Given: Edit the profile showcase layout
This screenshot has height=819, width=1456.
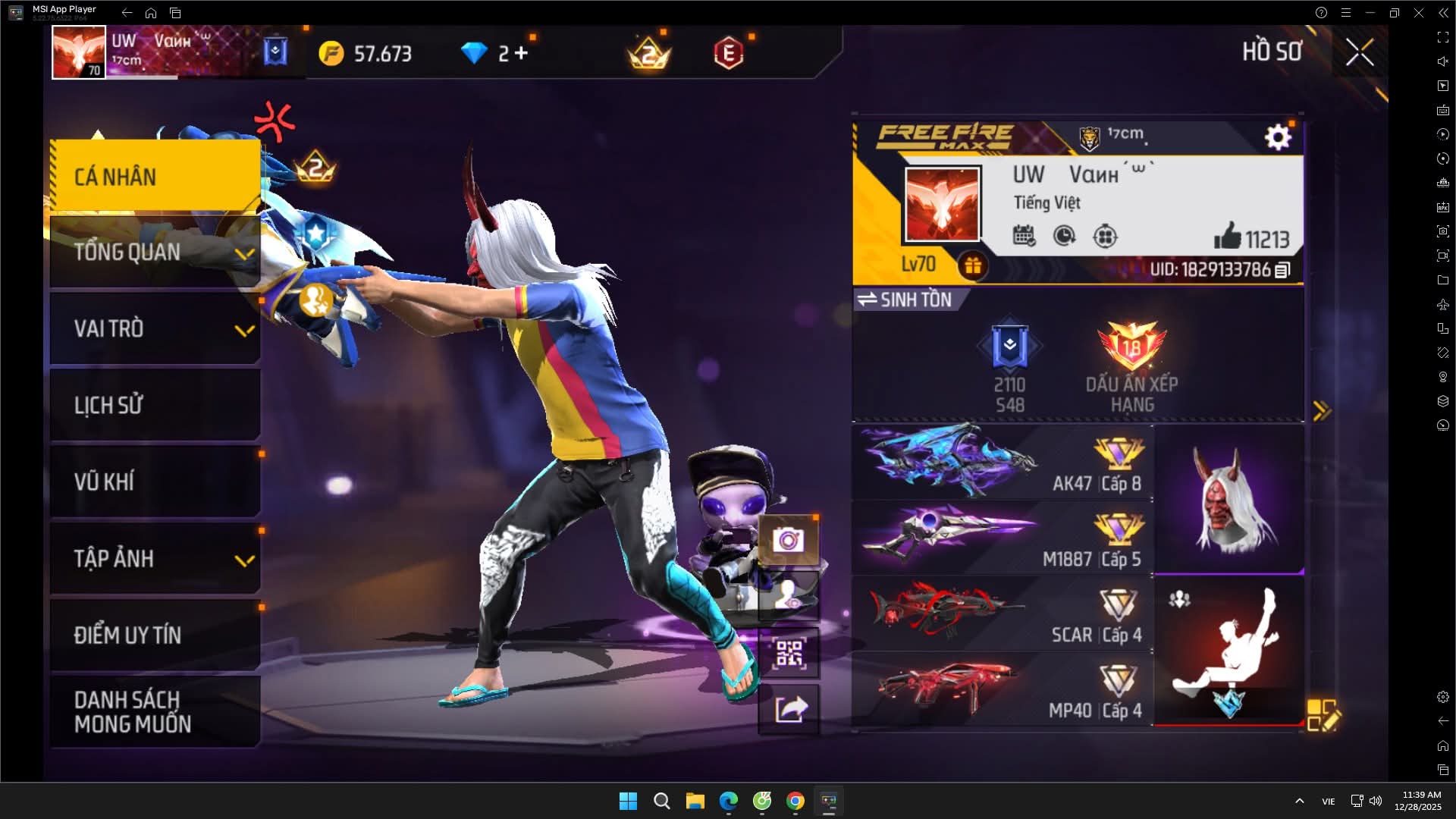Looking at the screenshot, I should (x=1323, y=715).
